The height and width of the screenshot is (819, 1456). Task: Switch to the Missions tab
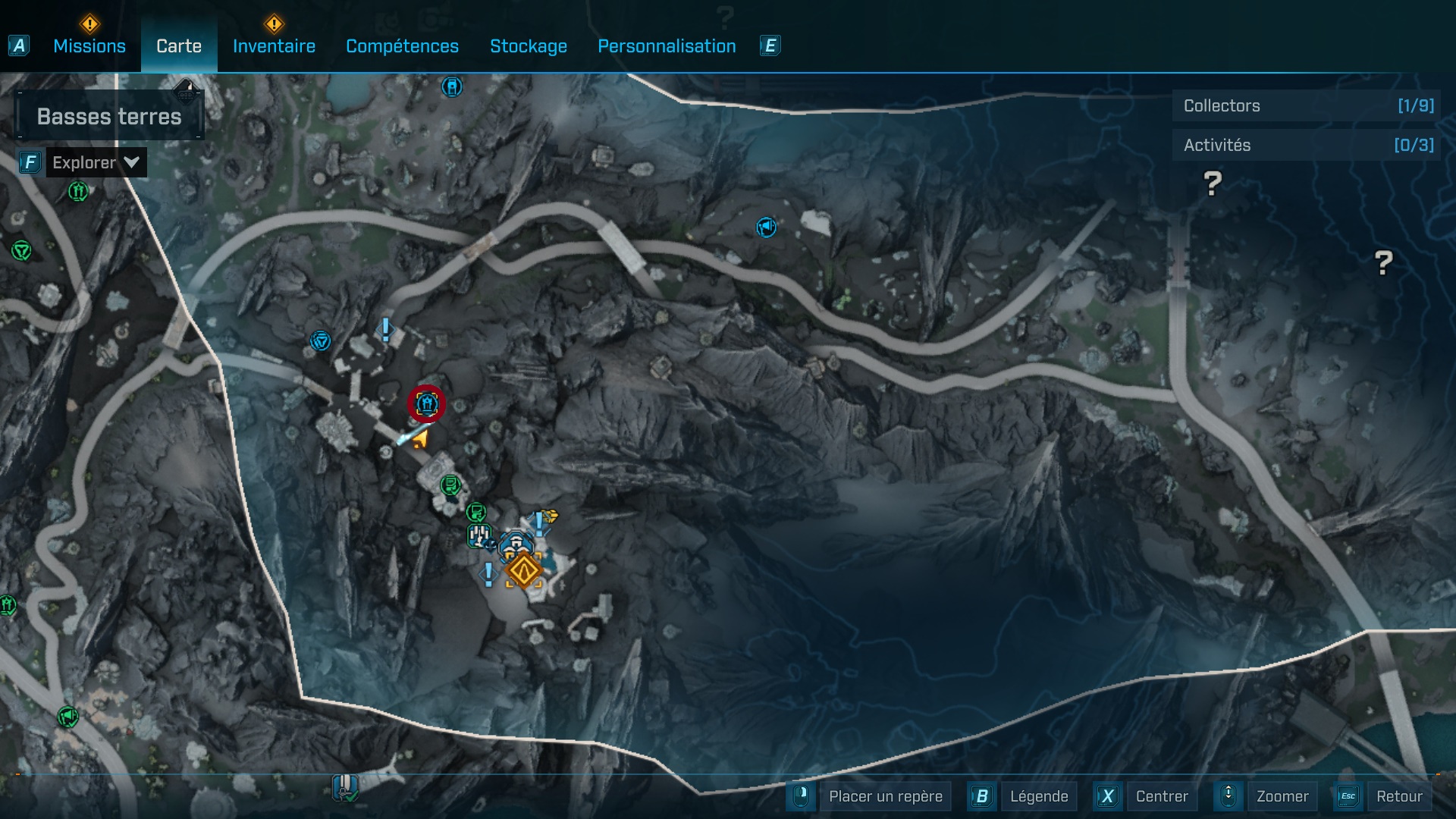tap(89, 45)
